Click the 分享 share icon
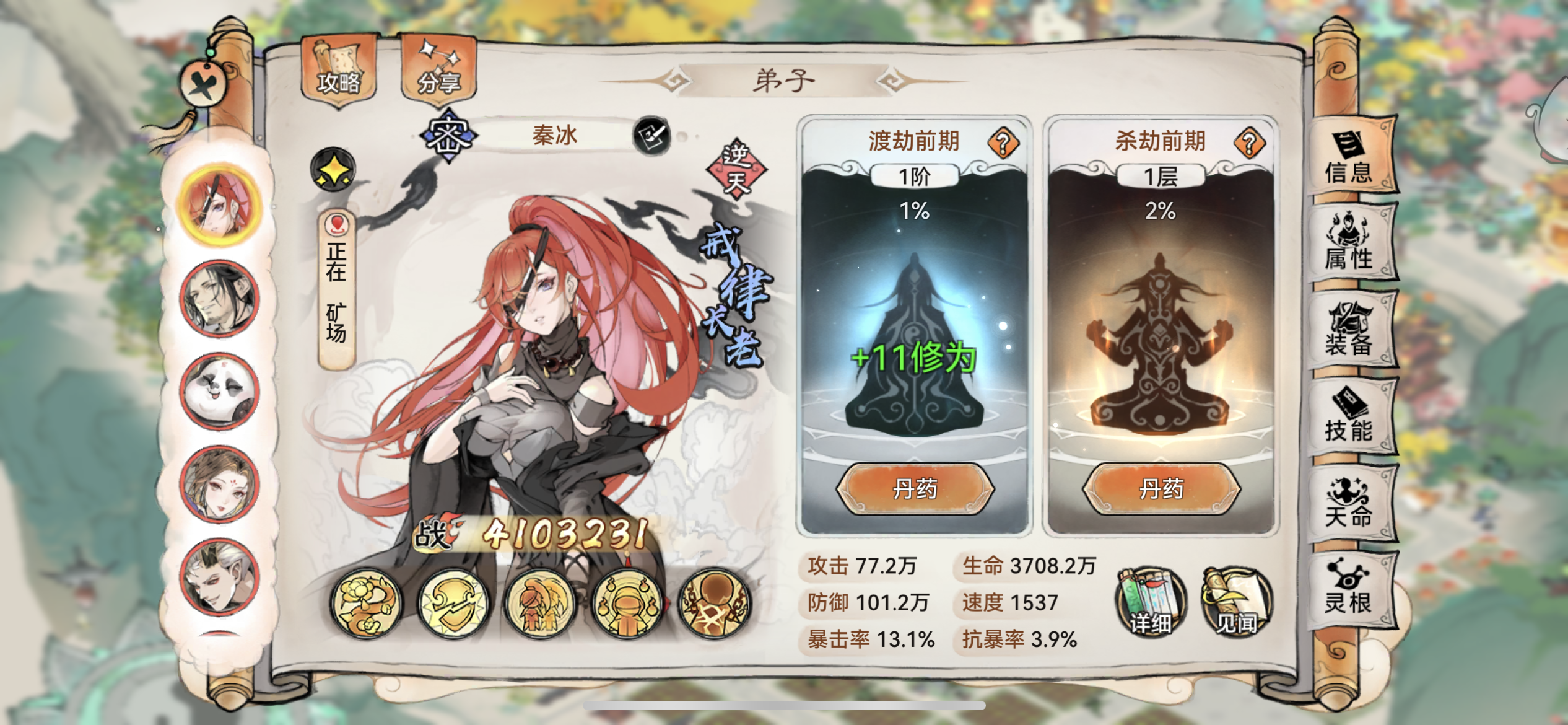This screenshot has height=725, width=1568. [442, 68]
